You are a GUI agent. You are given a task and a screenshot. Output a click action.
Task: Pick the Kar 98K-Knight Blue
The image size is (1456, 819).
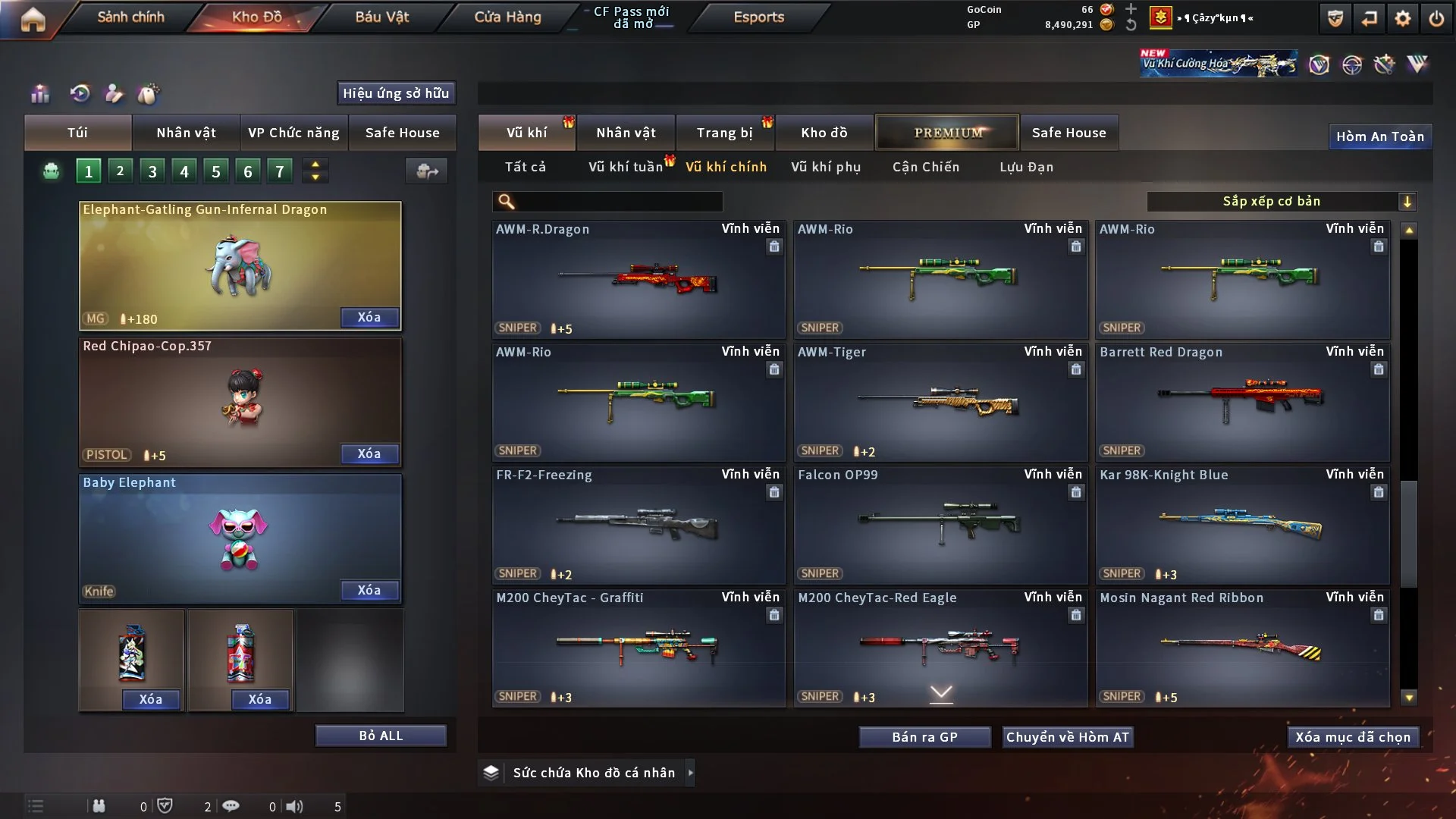(x=1241, y=525)
